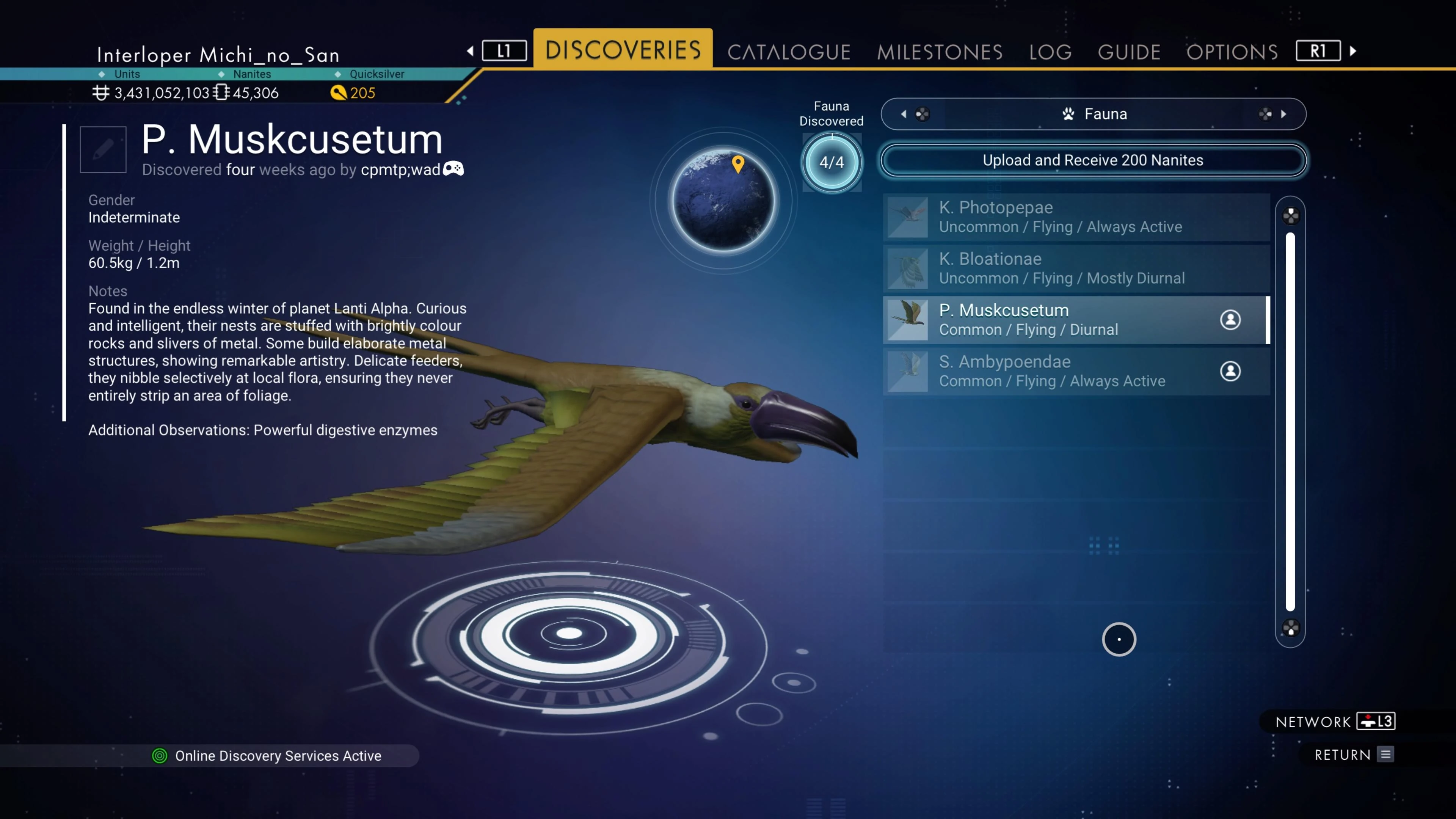
Task: Click the planet globe thumbnail
Action: [723, 201]
